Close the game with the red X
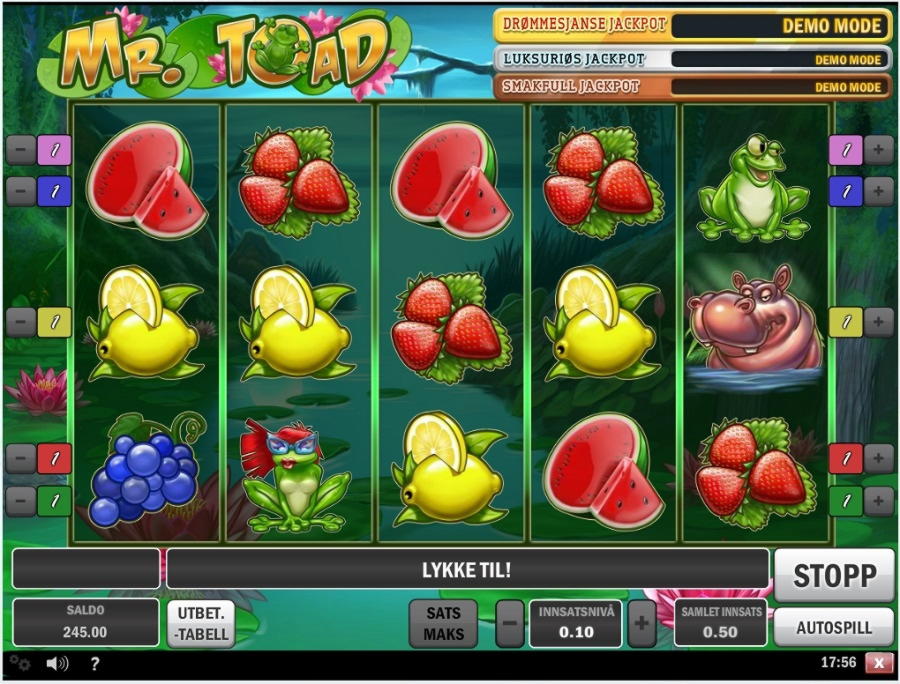900x684 pixels. coord(878,662)
